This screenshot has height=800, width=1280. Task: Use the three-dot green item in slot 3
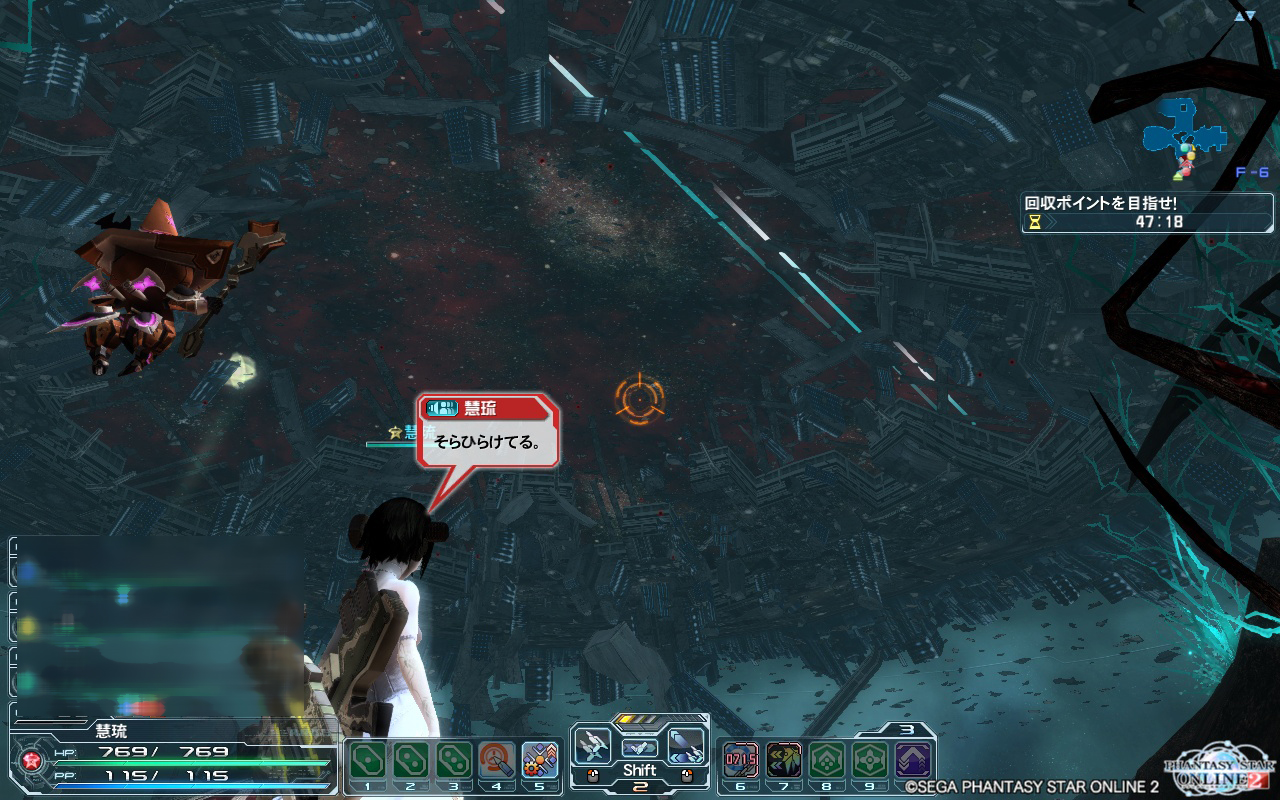[x=454, y=762]
